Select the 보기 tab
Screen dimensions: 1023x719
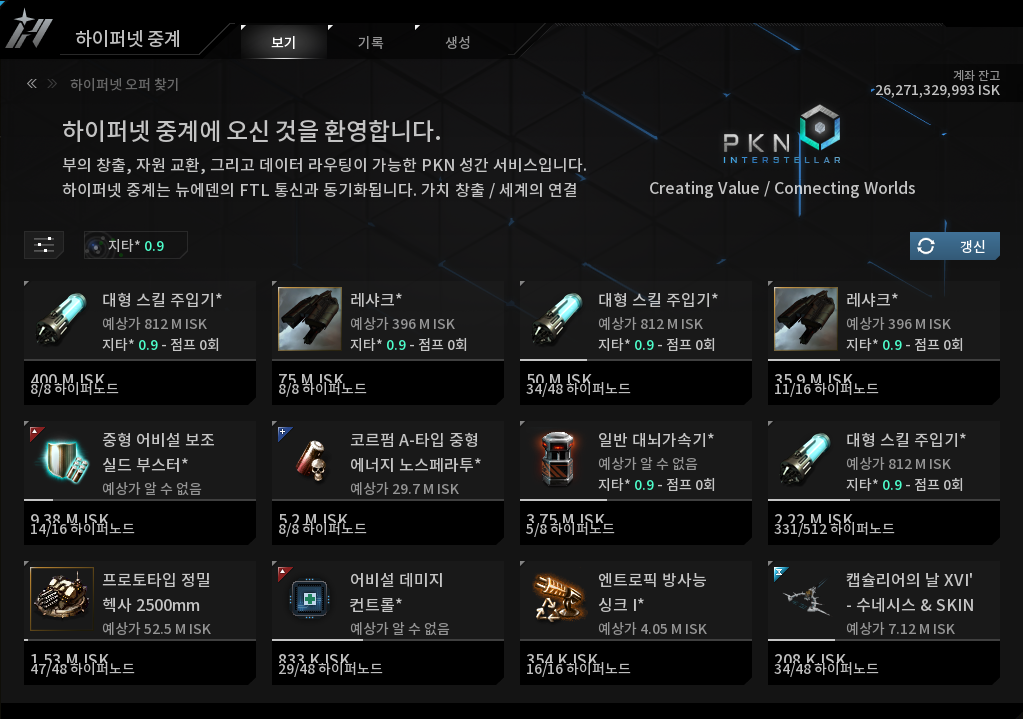tap(284, 43)
